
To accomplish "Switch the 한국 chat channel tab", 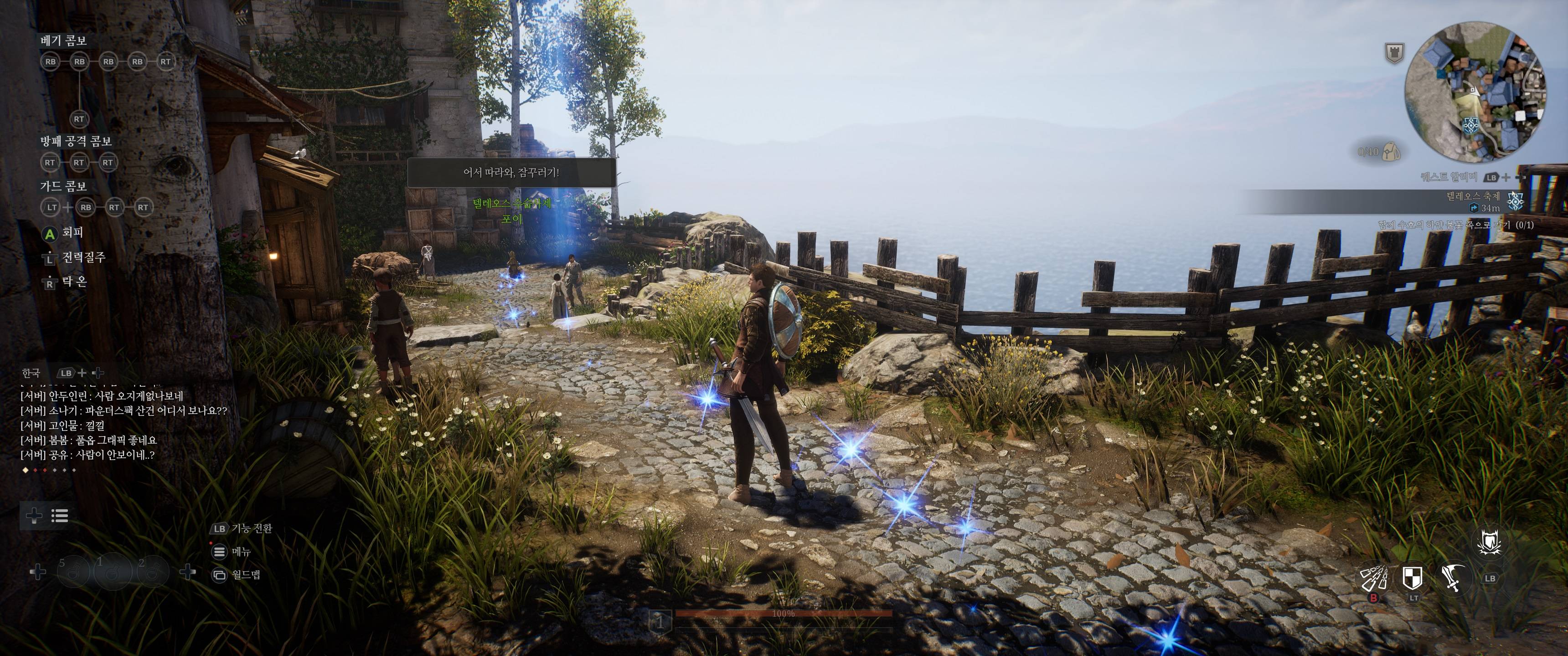I will (x=31, y=373).
